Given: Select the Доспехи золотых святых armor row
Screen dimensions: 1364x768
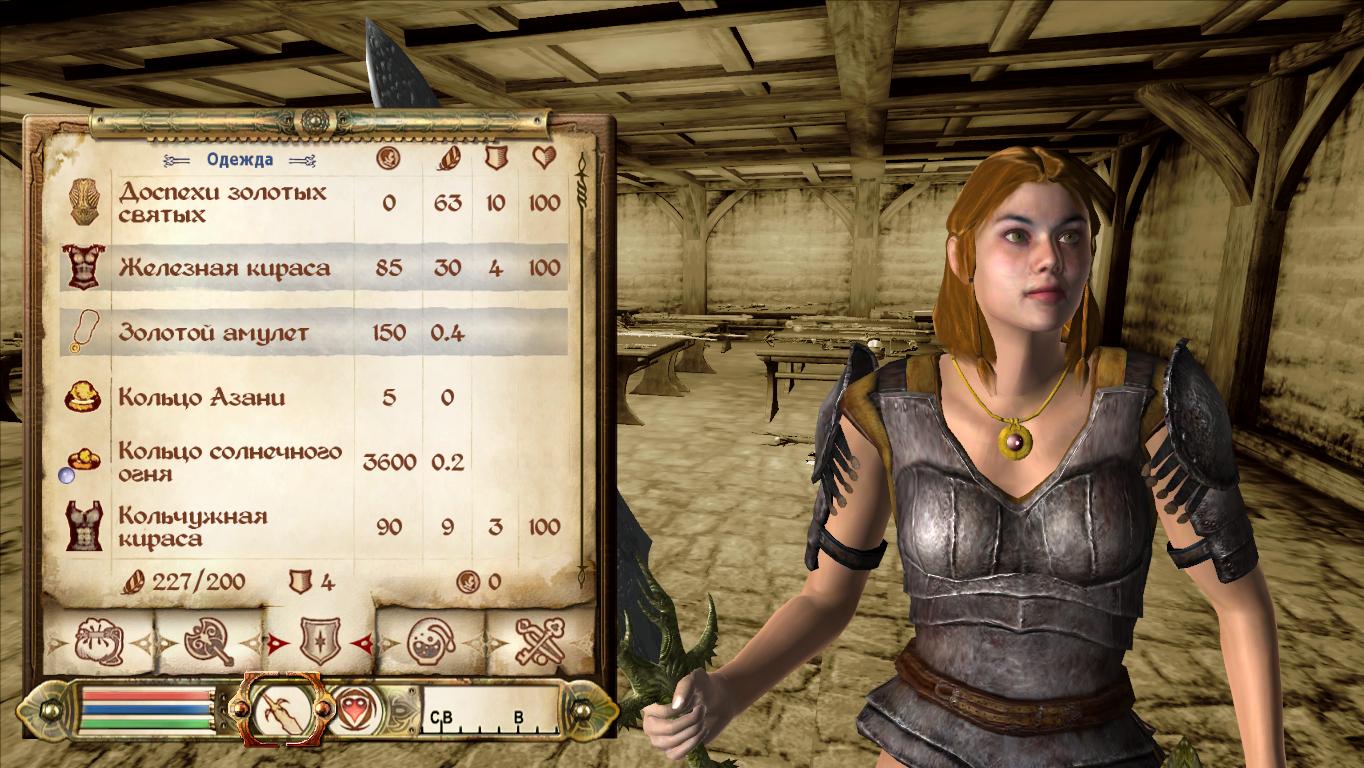Looking at the screenshot, I should pos(222,203).
